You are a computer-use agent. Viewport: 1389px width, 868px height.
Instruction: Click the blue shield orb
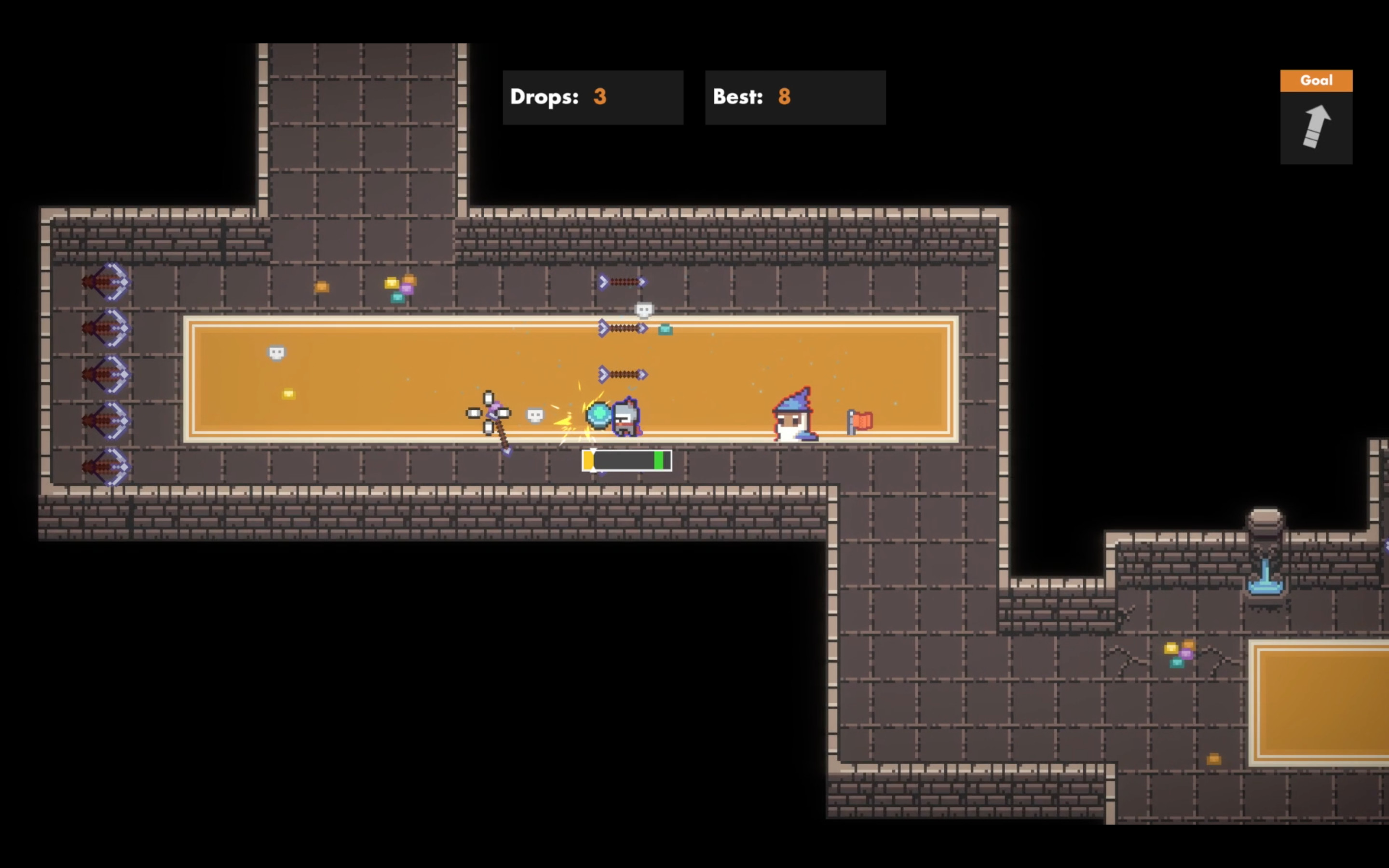click(x=598, y=415)
